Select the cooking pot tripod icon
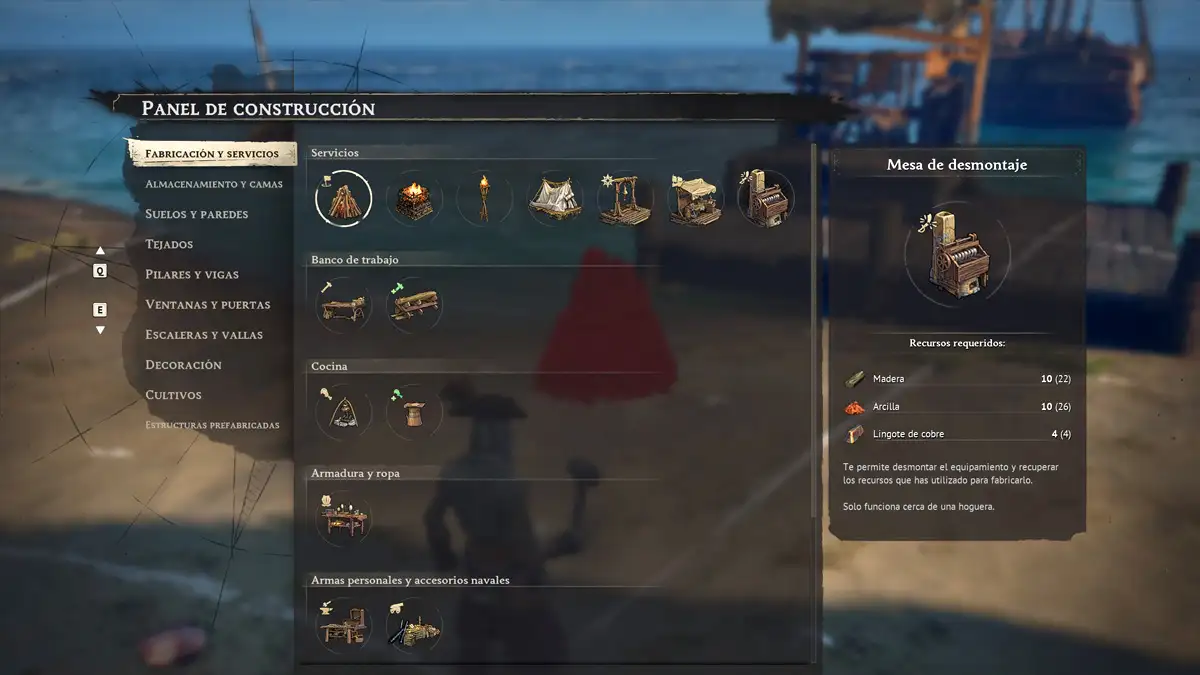The height and width of the screenshot is (675, 1200). click(x=343, y=411)
